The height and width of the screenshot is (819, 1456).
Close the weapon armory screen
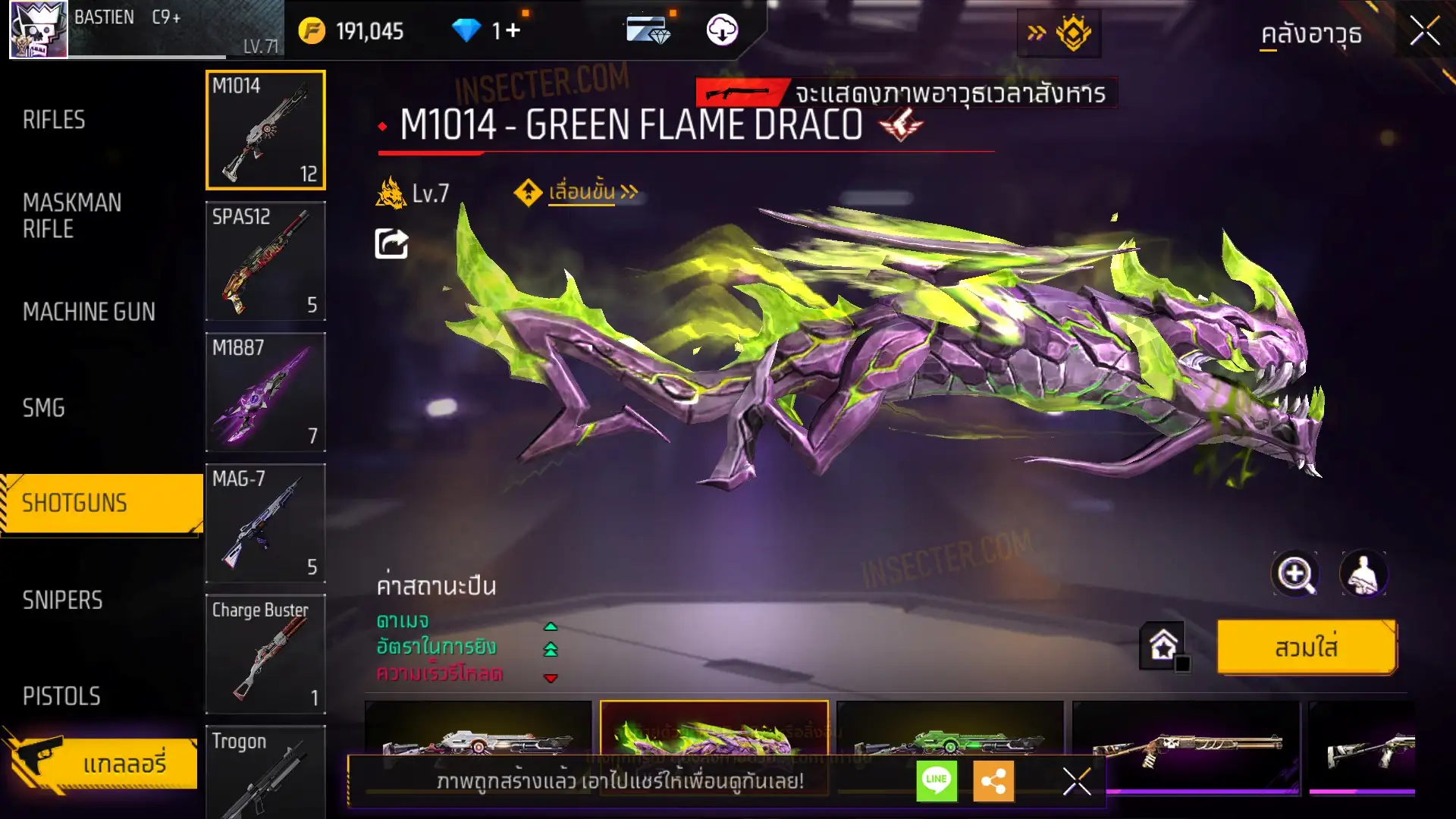coord(1424,32)
